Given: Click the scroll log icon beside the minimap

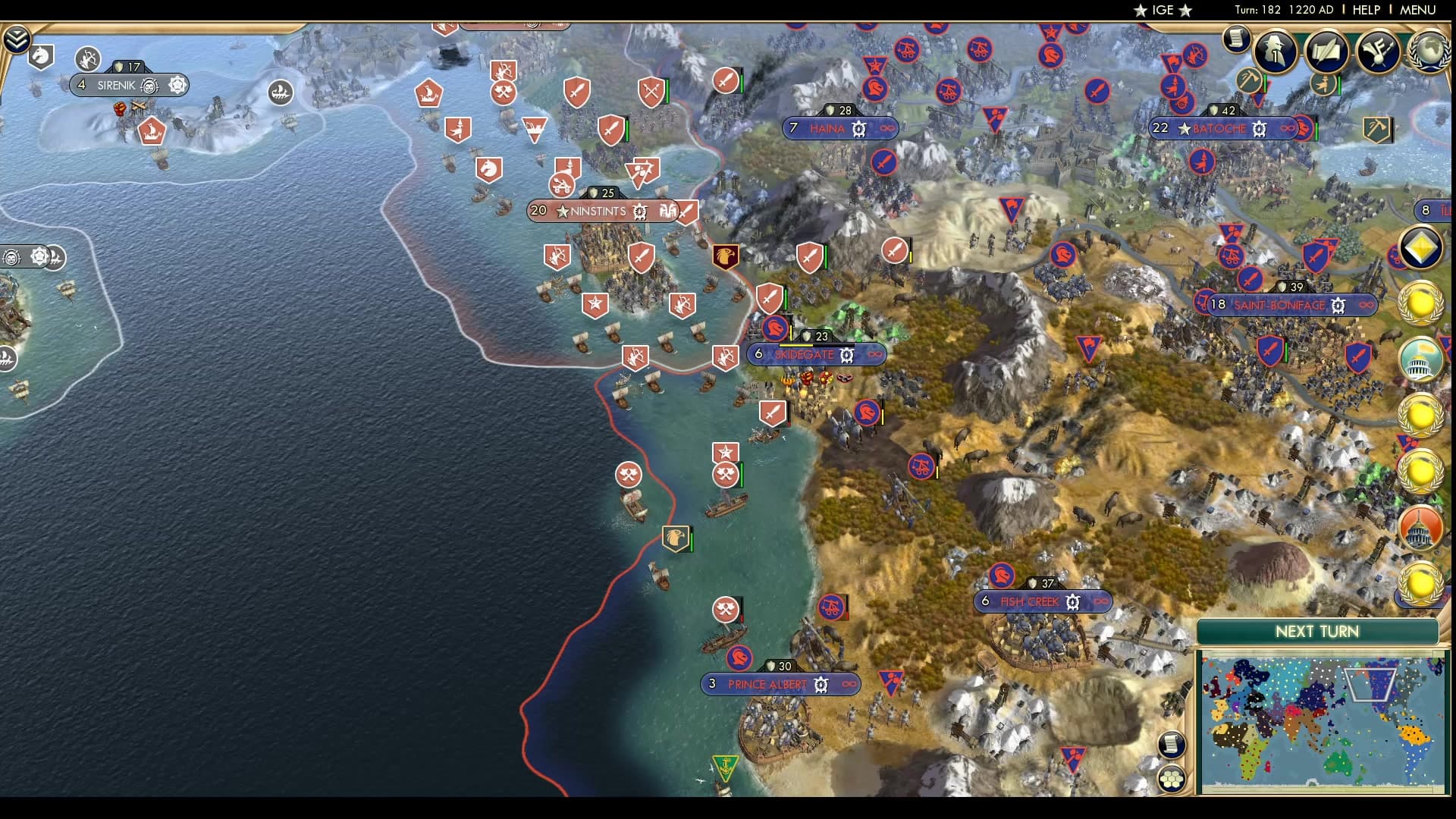Looking at the screenshot, I should click(x=1172, y=745).
